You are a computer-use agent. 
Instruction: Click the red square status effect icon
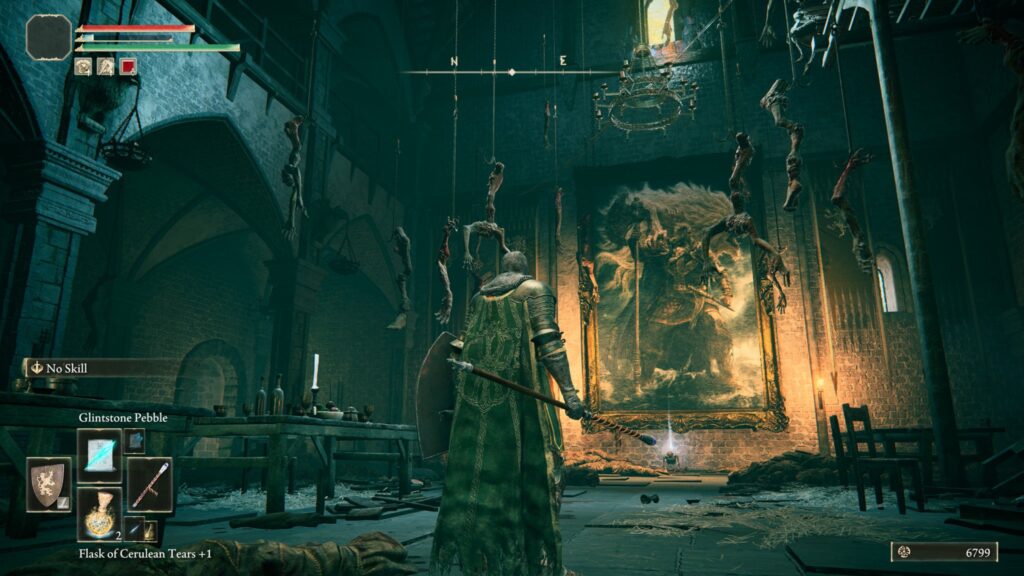(128, 67)
